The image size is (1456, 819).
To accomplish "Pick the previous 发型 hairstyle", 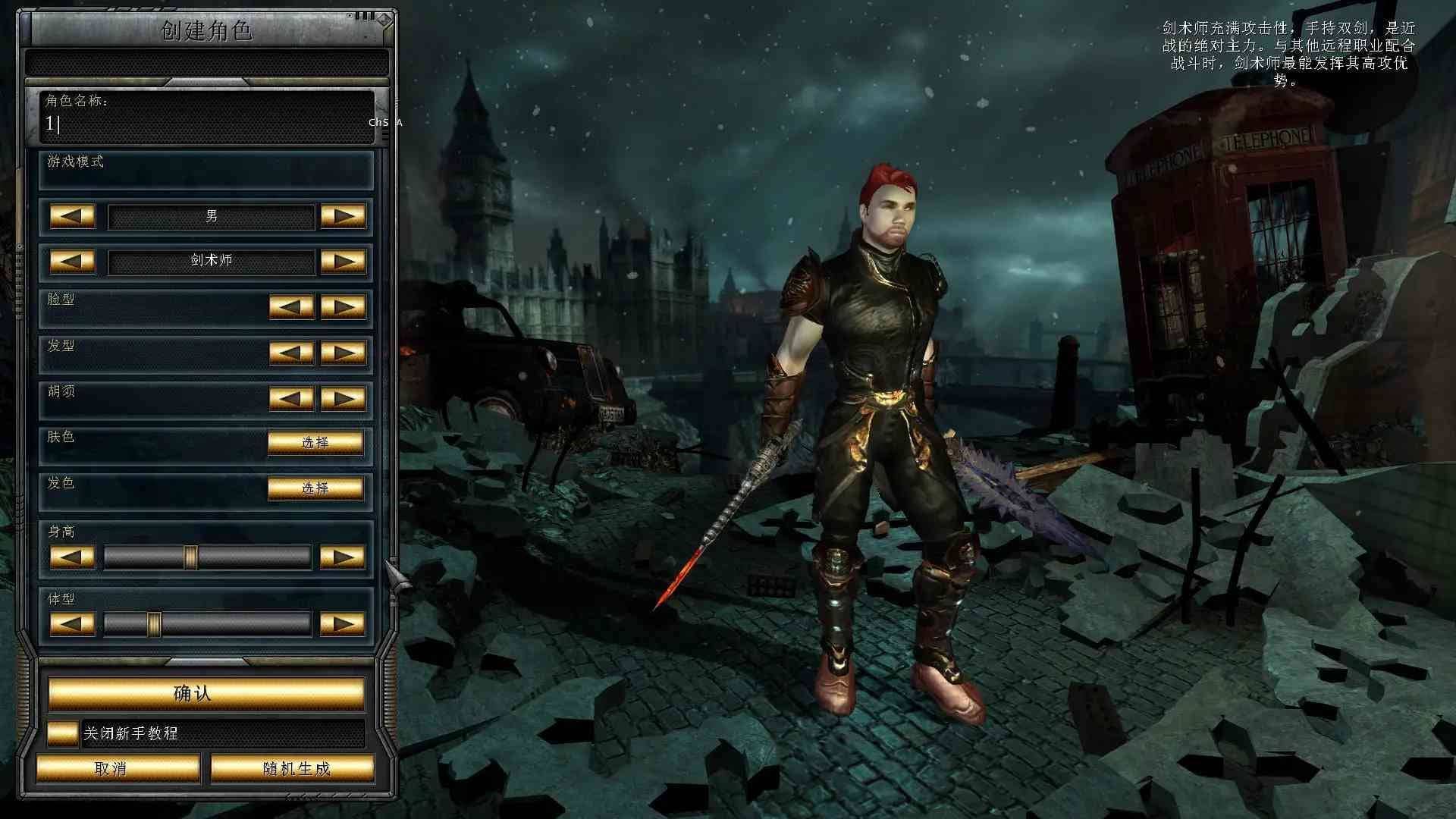I will pyautogui.click(x=291, y=353).
